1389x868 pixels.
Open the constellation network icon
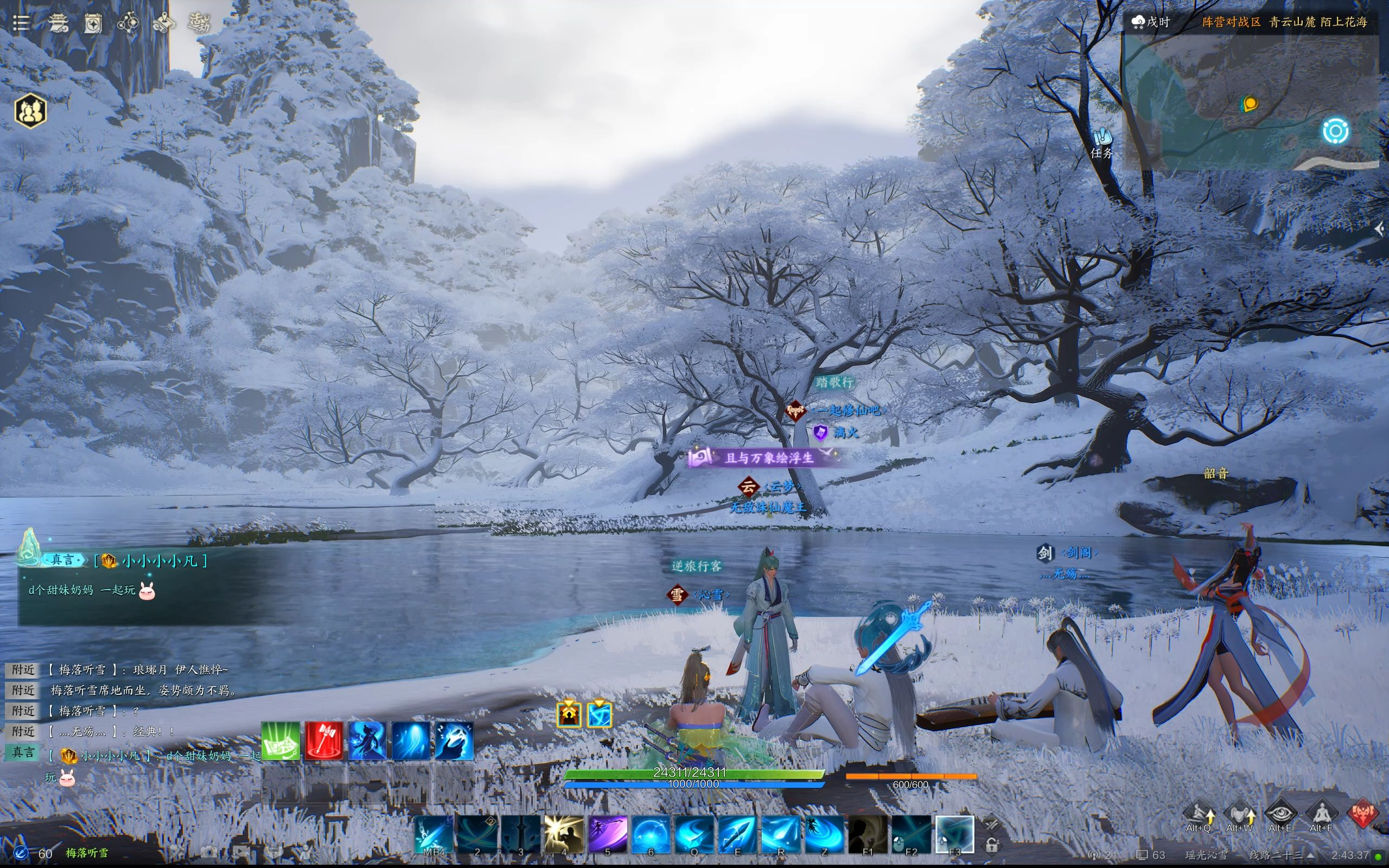click(x=128, y=23)
